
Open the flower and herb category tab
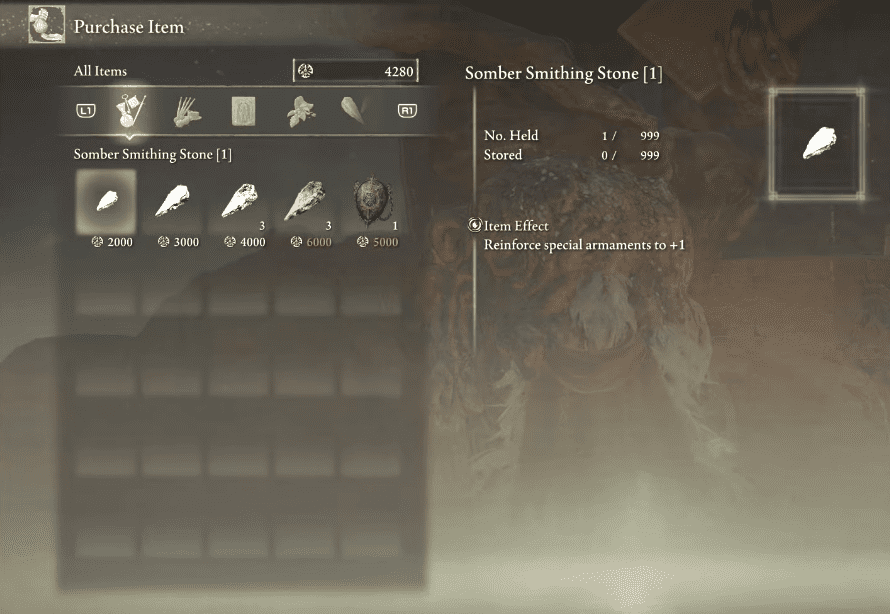[298, 111]
